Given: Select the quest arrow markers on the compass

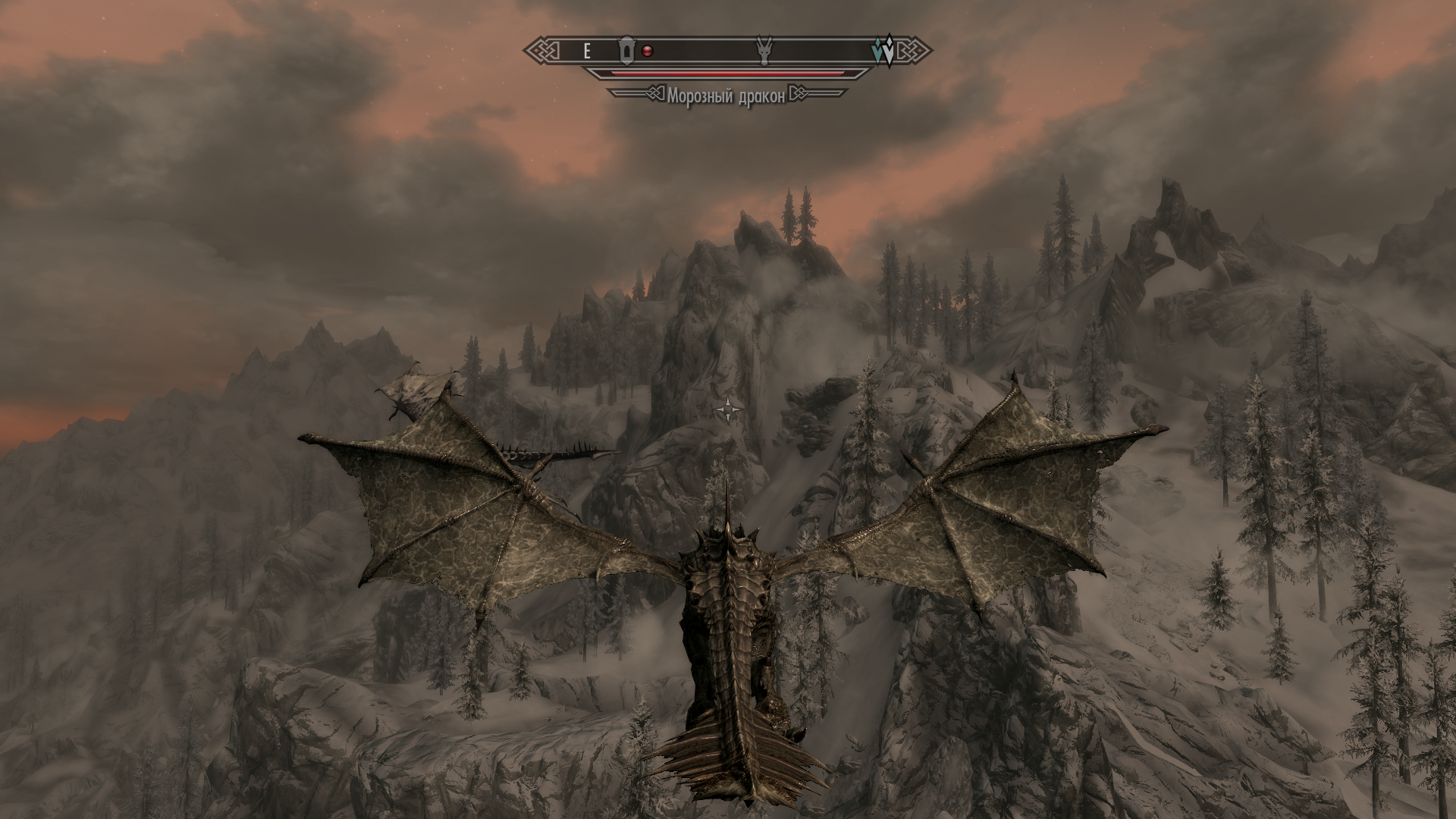Looking at the screenshot, I should pos(883,51).
